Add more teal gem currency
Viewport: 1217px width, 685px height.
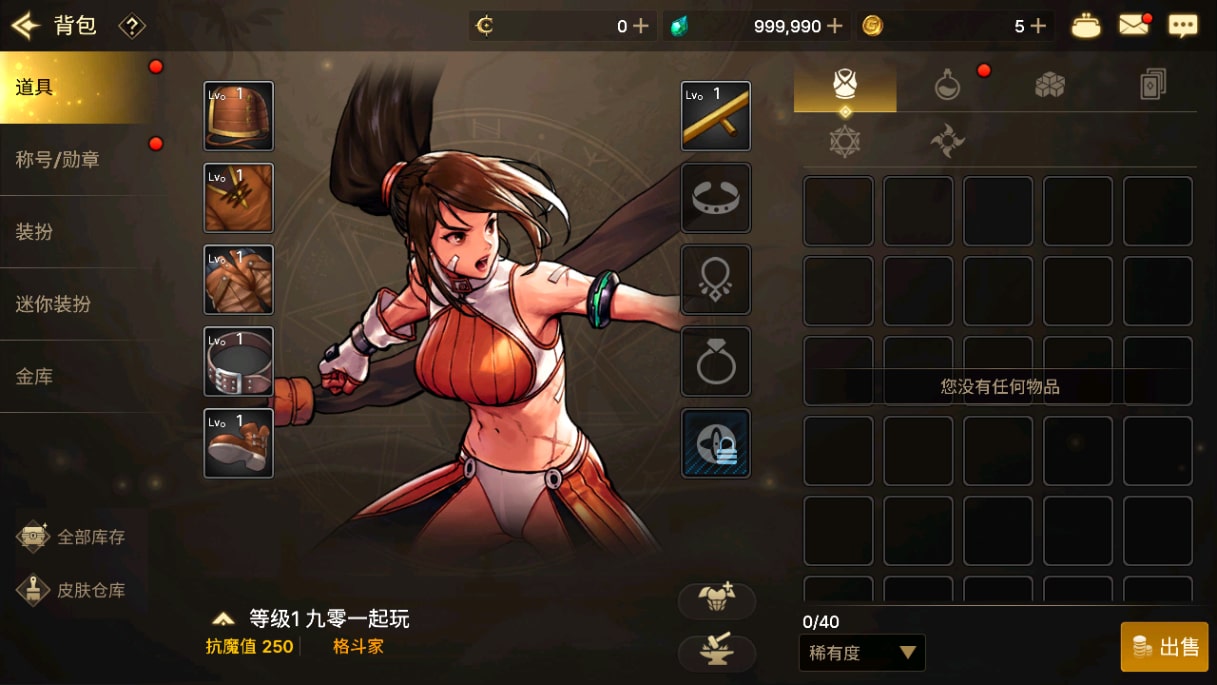[x=835, y=26]
